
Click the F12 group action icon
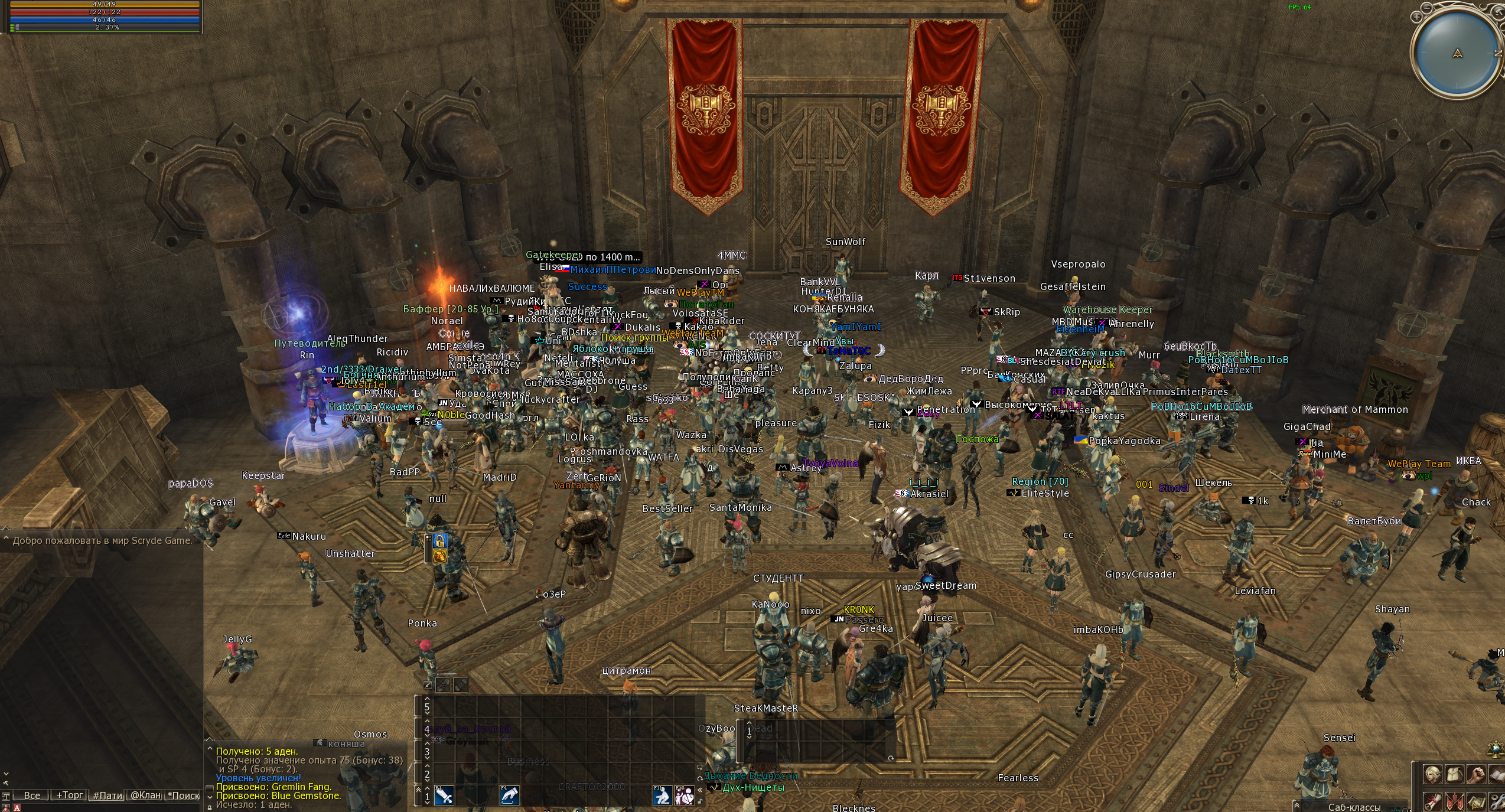coord(684,795)
